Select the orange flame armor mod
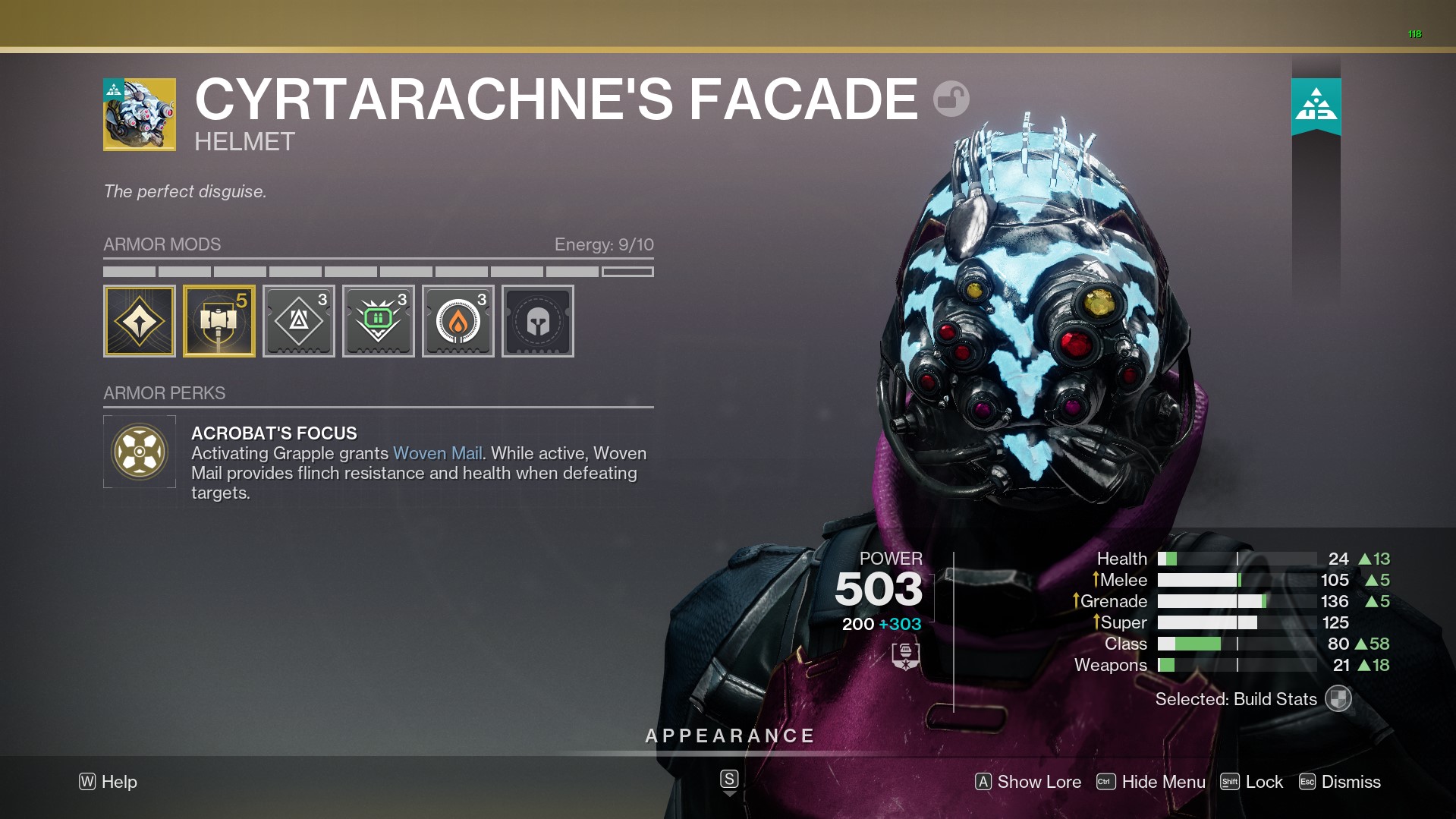Image resolution: width=1456 pixels, height=819 pixels. coord(458,321)
